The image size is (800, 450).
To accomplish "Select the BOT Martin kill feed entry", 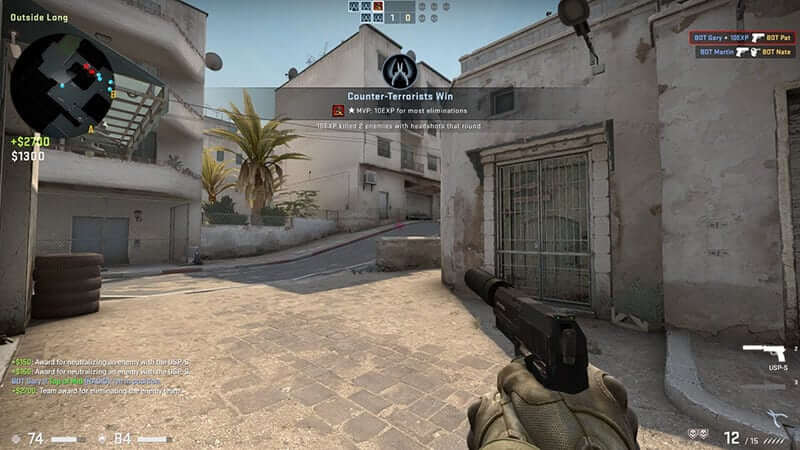I will coord(745,51).
